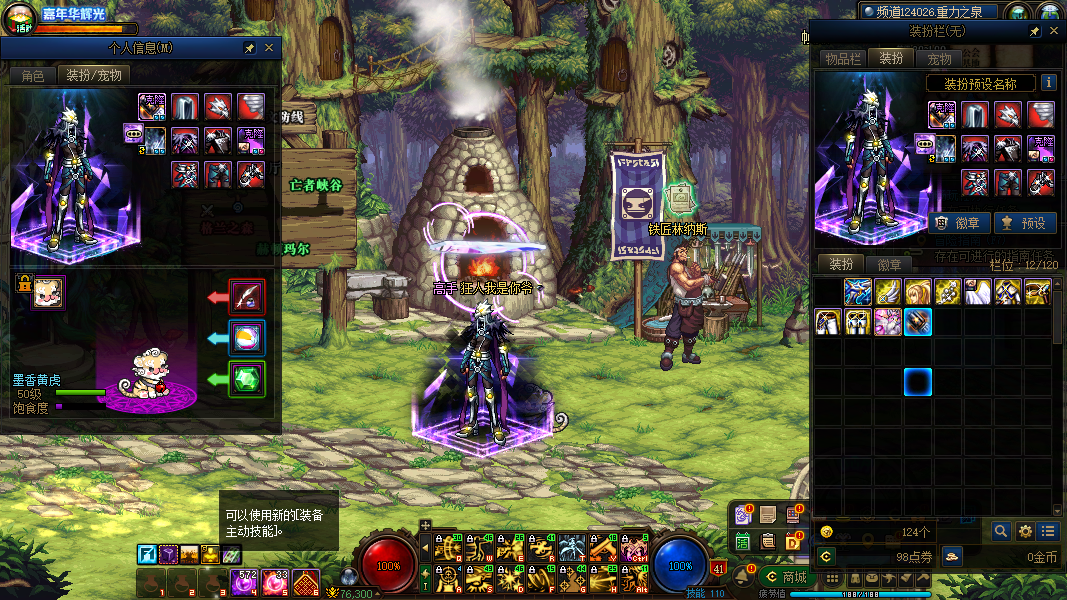Viewport: 1067px width, 600px height.
Task: Switch to the 角色 tab
Action: click(33, 76)
